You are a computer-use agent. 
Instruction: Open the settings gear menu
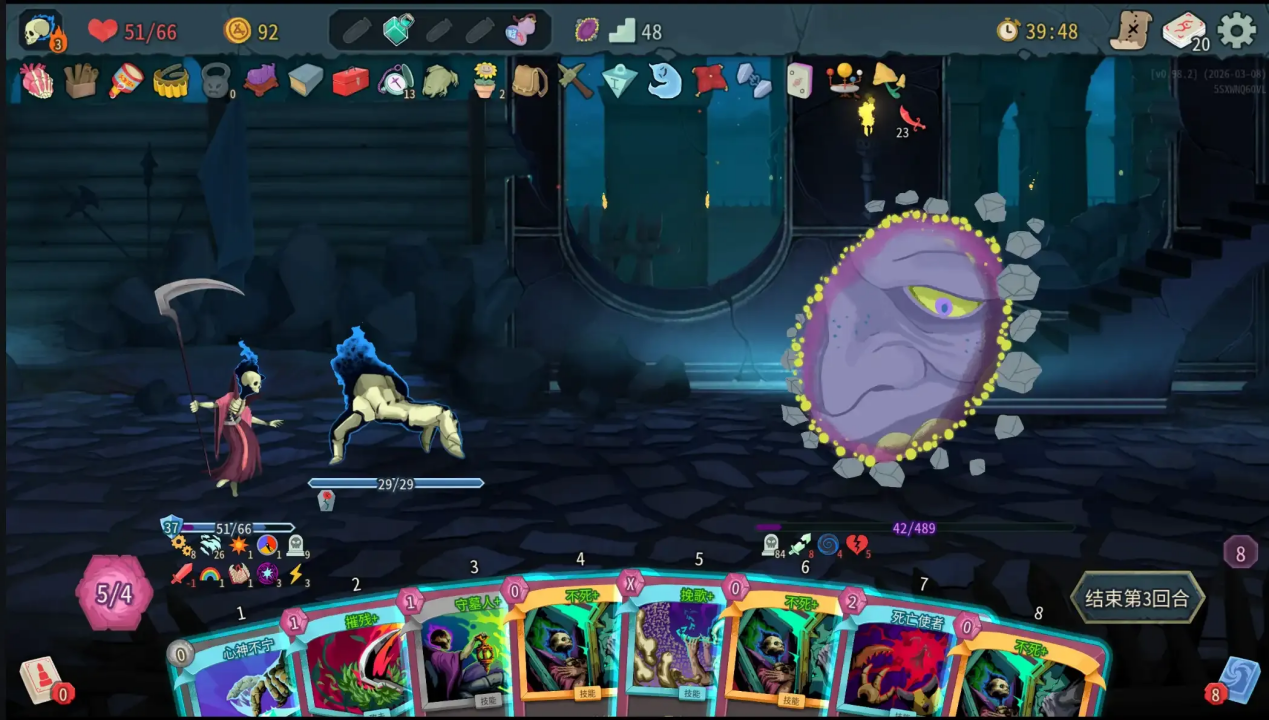[1237, 31]
